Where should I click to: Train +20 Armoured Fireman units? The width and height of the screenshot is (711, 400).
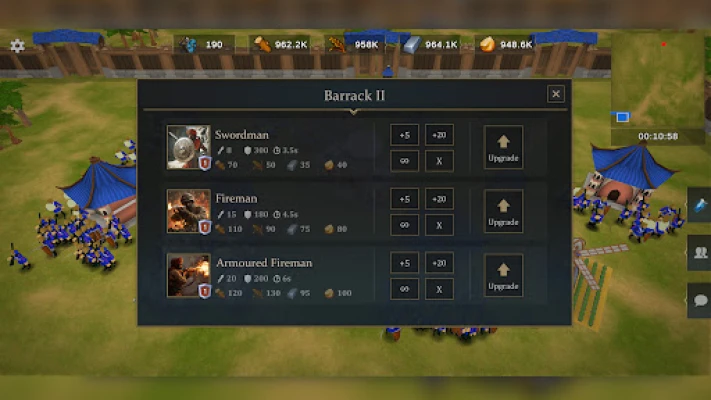(439, 264)
